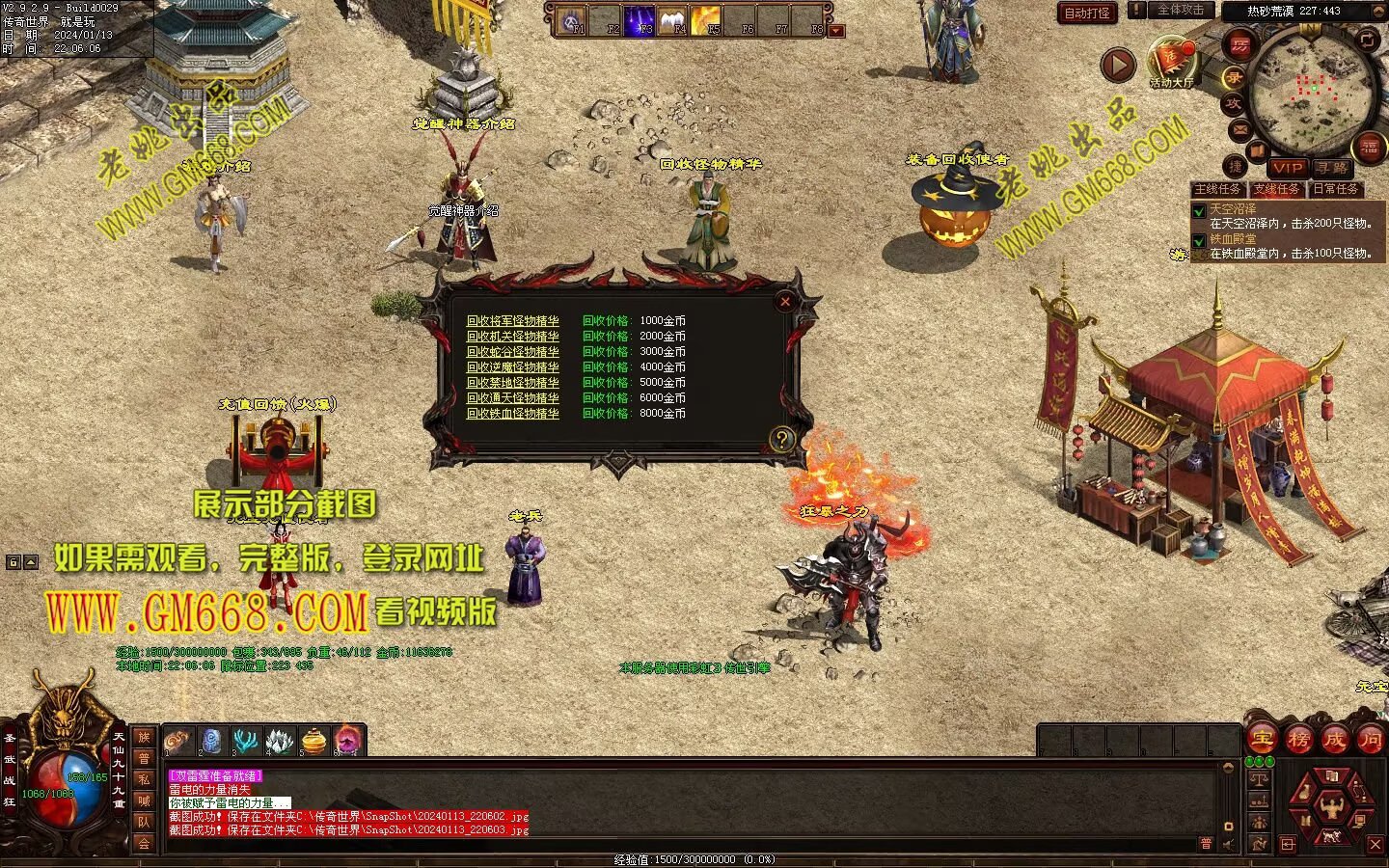Switch to the 主线任务 quest tab
Image resolution: width=1389 pixels, height=868 pixels.
tap(1217, 189)
